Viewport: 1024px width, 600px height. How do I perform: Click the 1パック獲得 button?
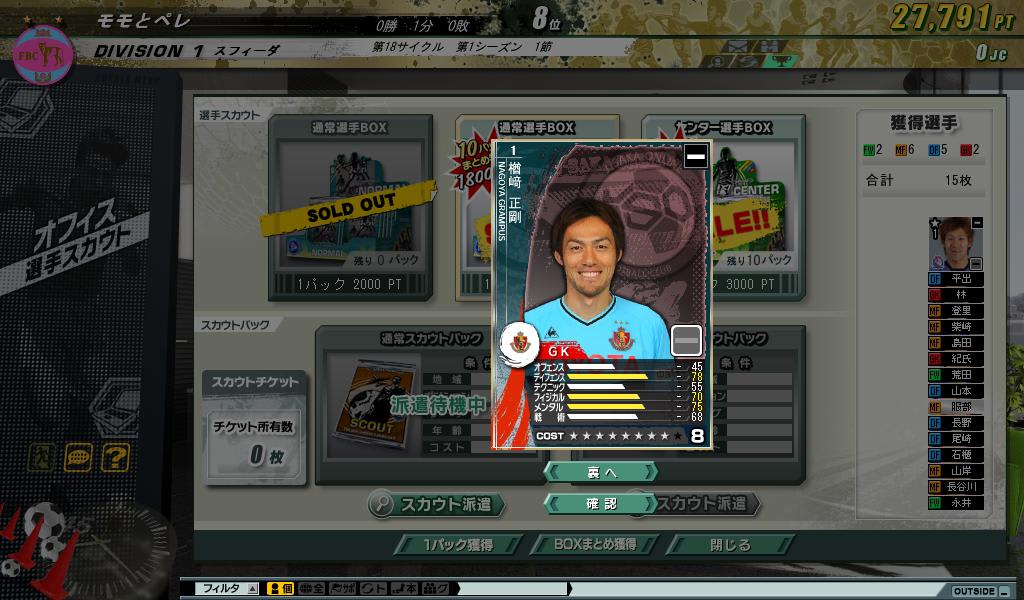point(457,545)
